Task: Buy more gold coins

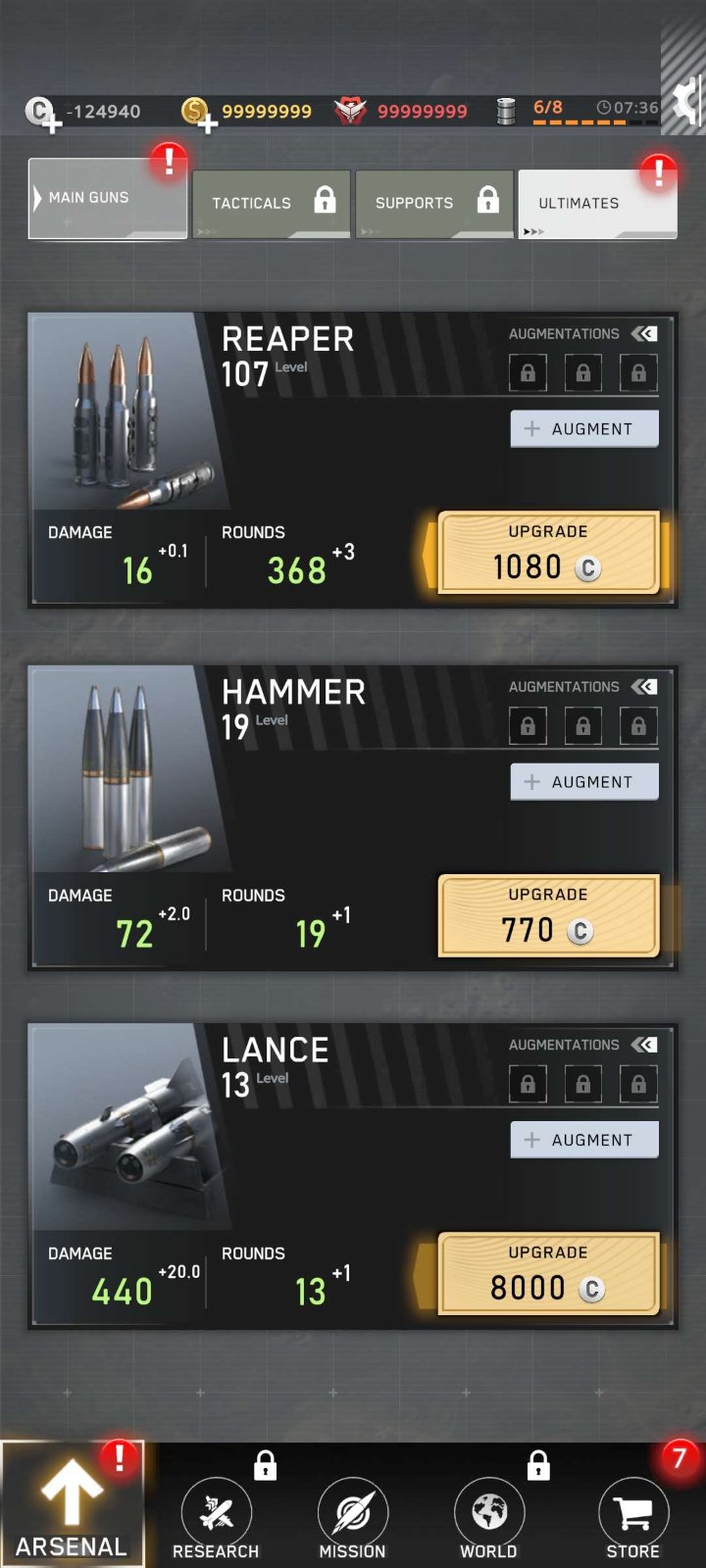Action: (x=201, y=116)
